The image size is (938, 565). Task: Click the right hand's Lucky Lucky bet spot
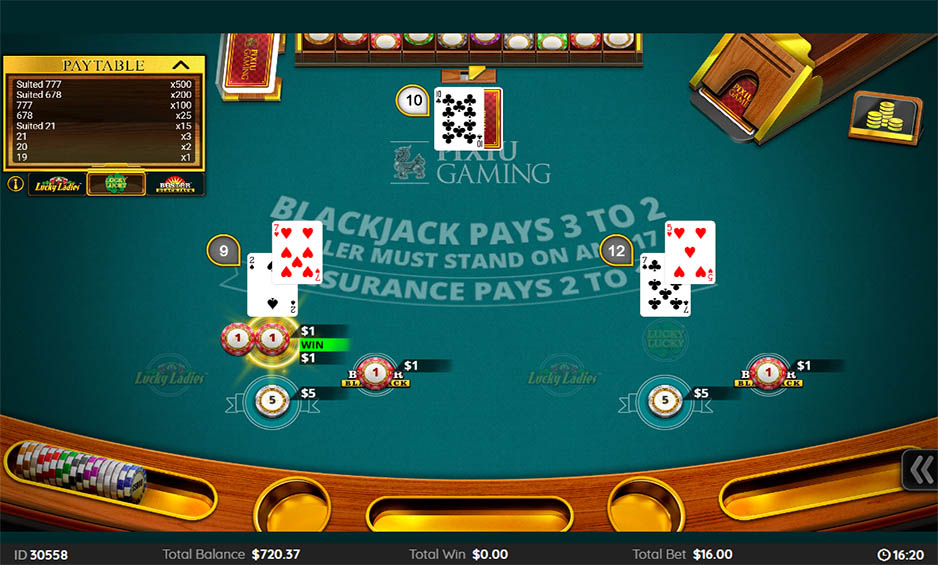click(x=664, y=340)
